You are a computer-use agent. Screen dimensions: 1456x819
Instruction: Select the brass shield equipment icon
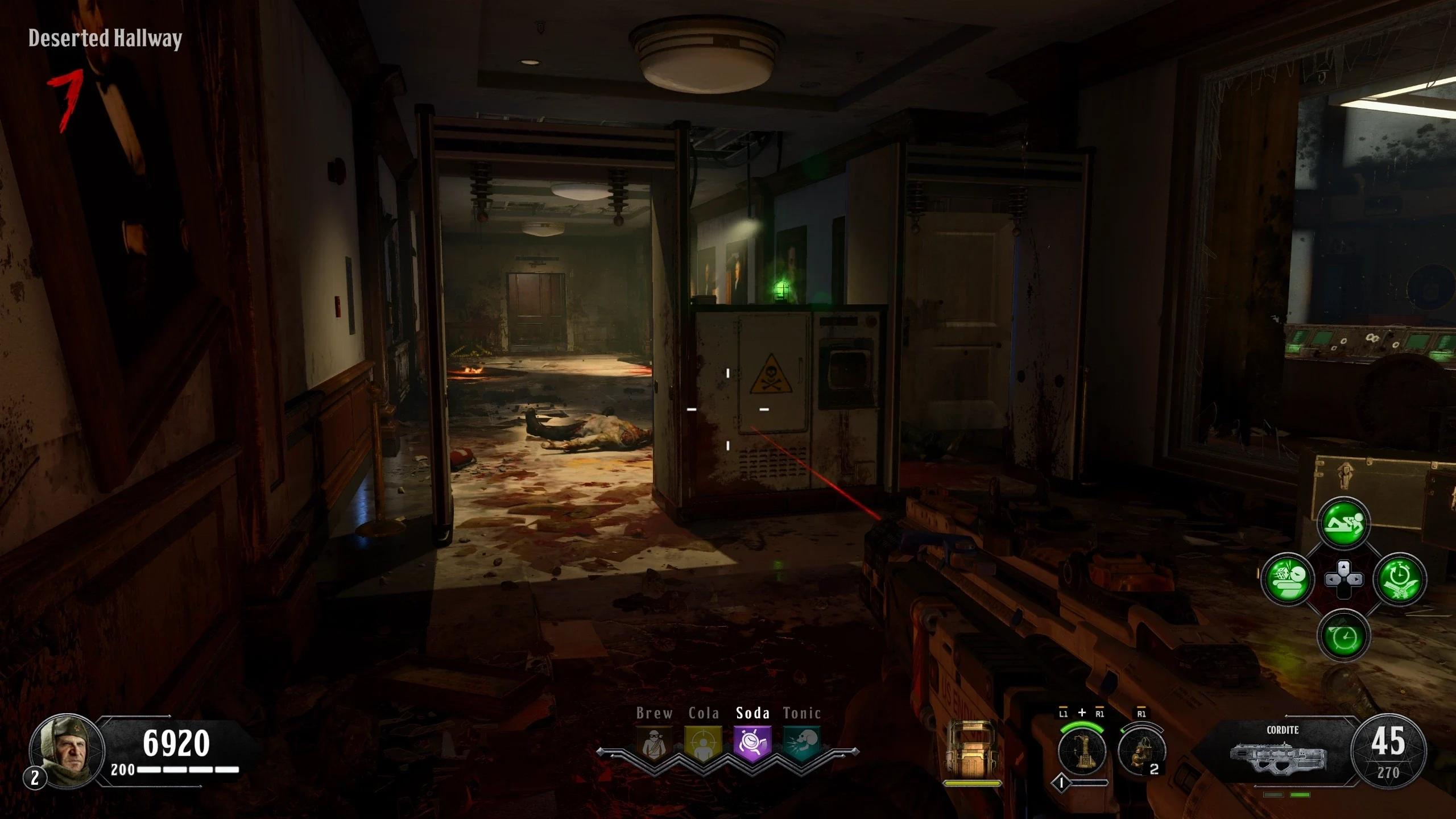(x=972, y=750)
